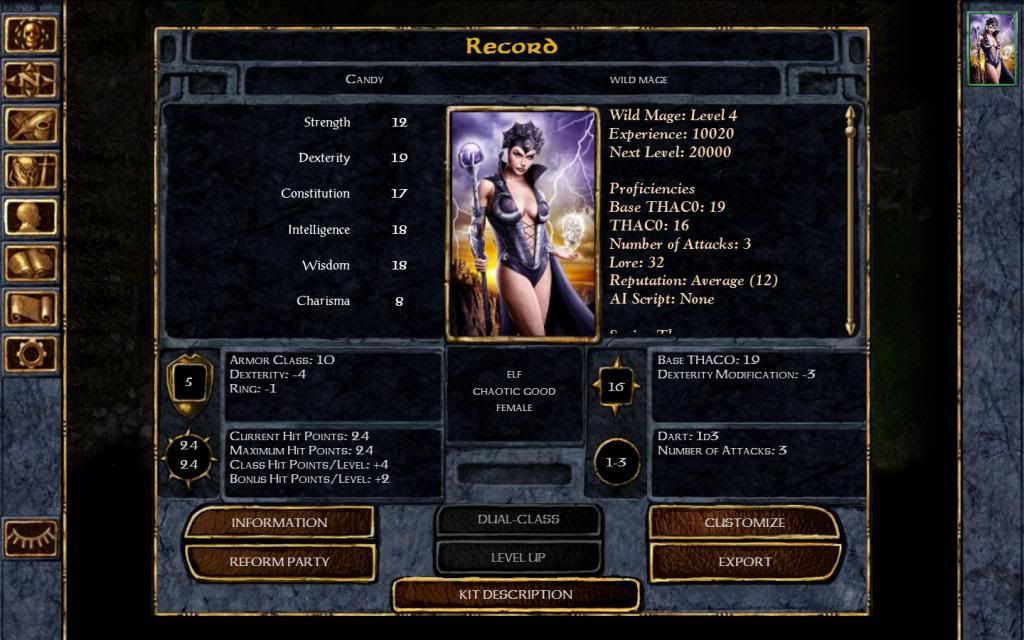The width and height of the screenshot is (1024, 640).
Task: Open the inventory icon
Action: (x=30, y=171)
